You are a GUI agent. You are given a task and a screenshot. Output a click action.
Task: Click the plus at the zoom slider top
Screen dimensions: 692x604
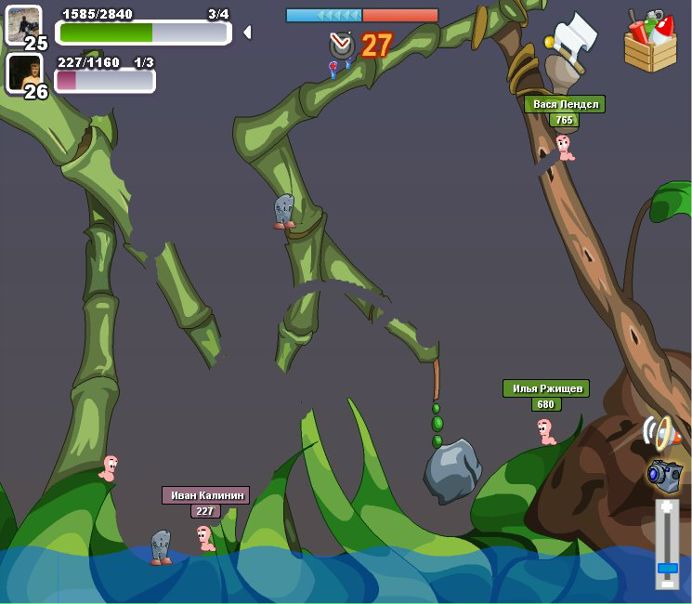click(x=667, y=507)
